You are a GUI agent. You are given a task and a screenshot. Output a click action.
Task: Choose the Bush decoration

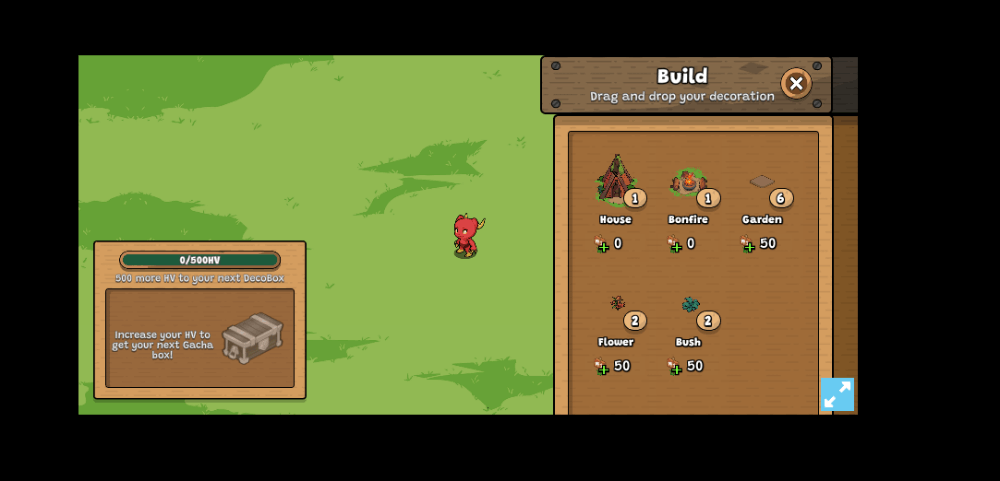[690, 304]
